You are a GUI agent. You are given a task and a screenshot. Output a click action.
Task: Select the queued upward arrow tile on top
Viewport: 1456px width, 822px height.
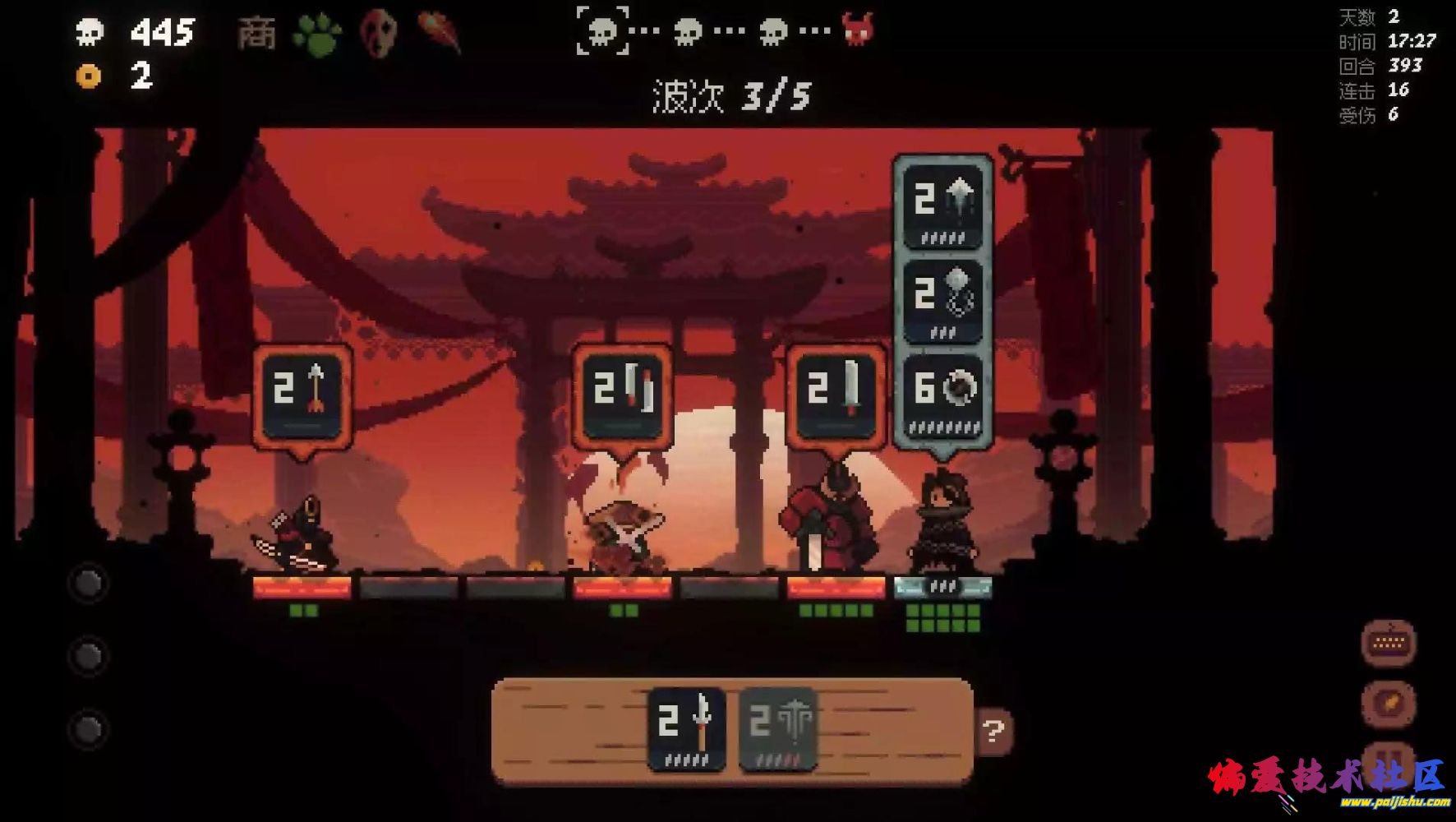[x=942, y=205]
